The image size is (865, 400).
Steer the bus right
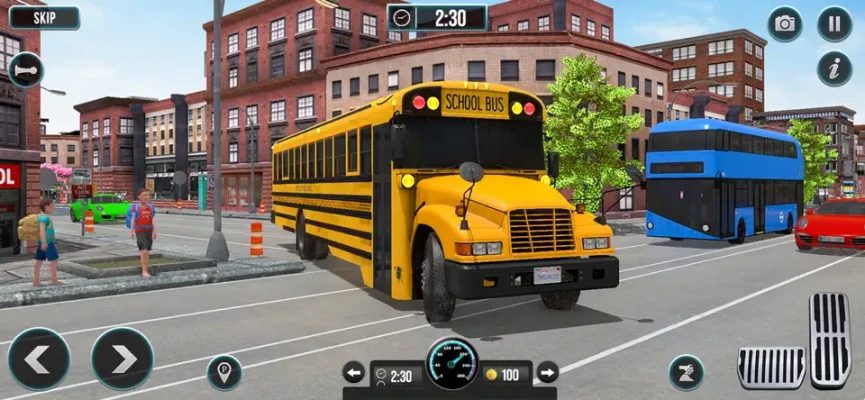[122, 358]
